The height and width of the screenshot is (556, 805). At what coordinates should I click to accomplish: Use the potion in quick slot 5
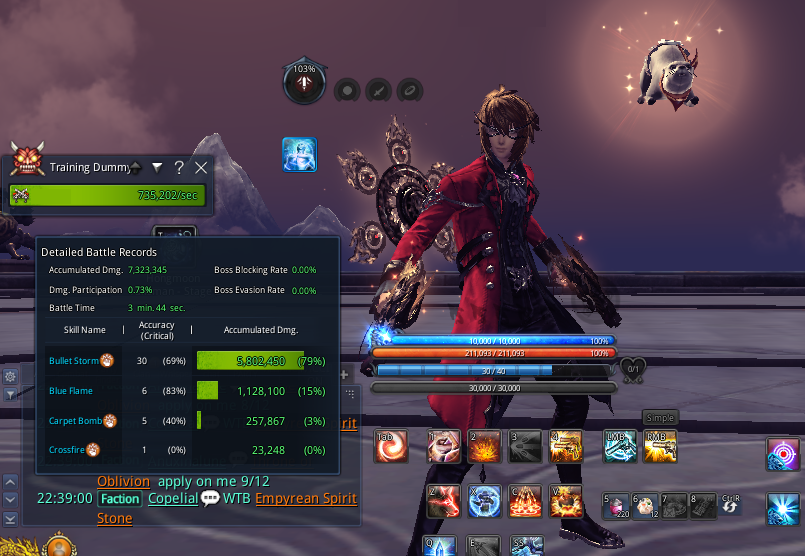pyautogui.click(x=616, y=505)
